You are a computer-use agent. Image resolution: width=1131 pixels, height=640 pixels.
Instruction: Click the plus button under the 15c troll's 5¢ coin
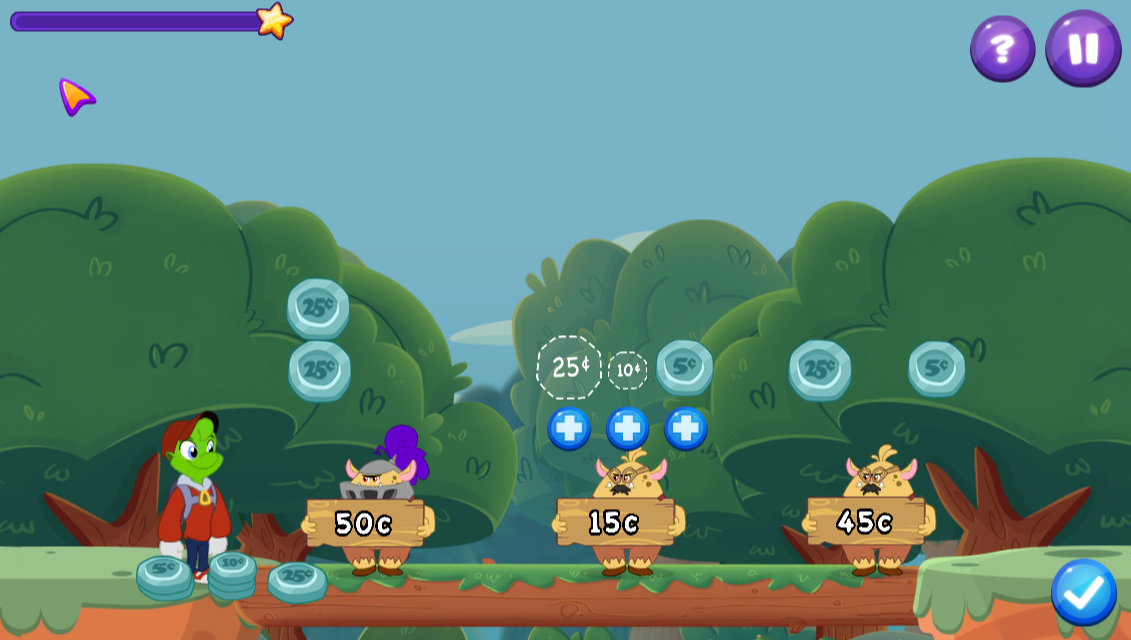(x=686, y=428)
